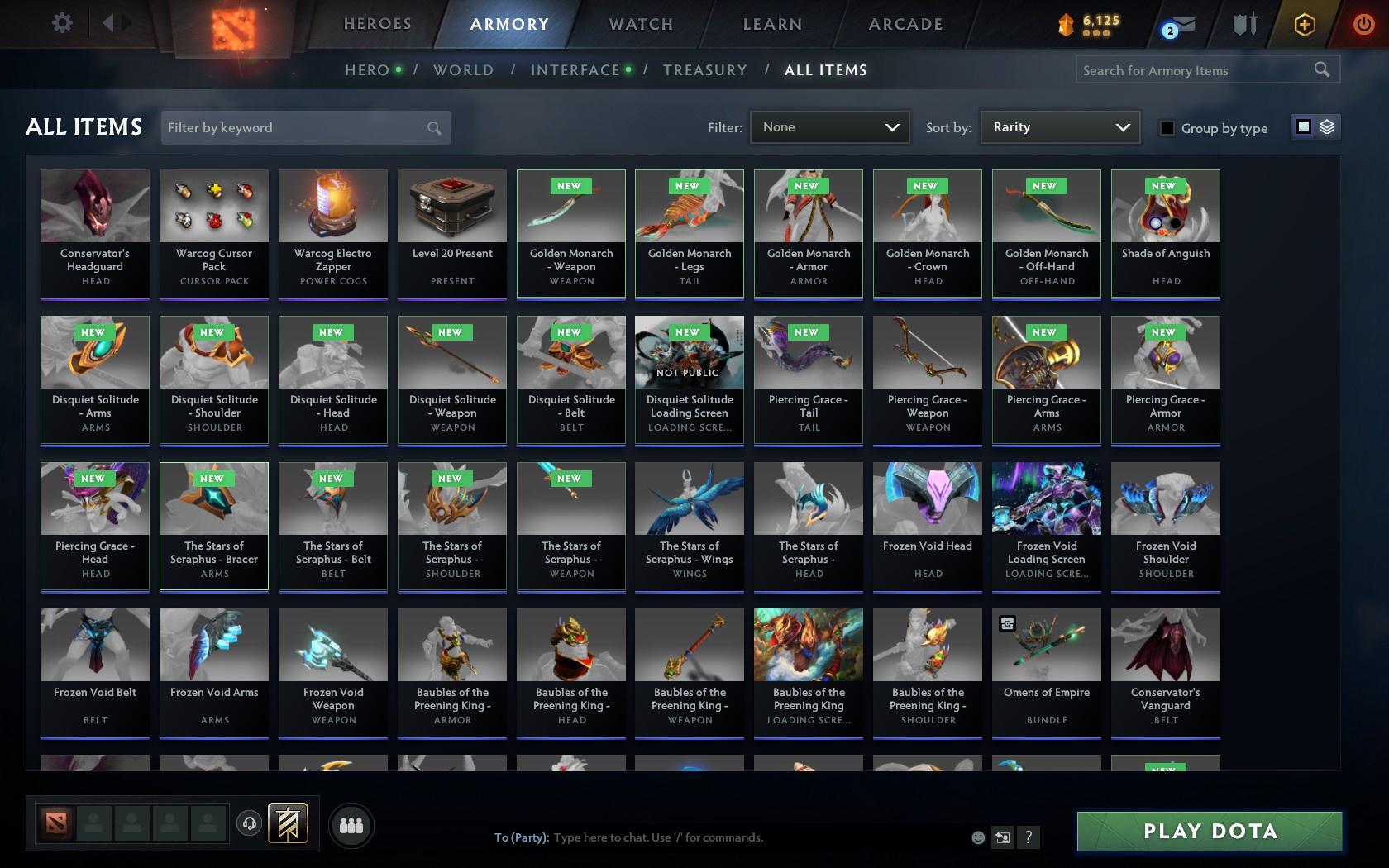Open the ARCADE menu
The width and height of the screenshot is (1389, 868).
pyautogui.click(x=905, y=24)
